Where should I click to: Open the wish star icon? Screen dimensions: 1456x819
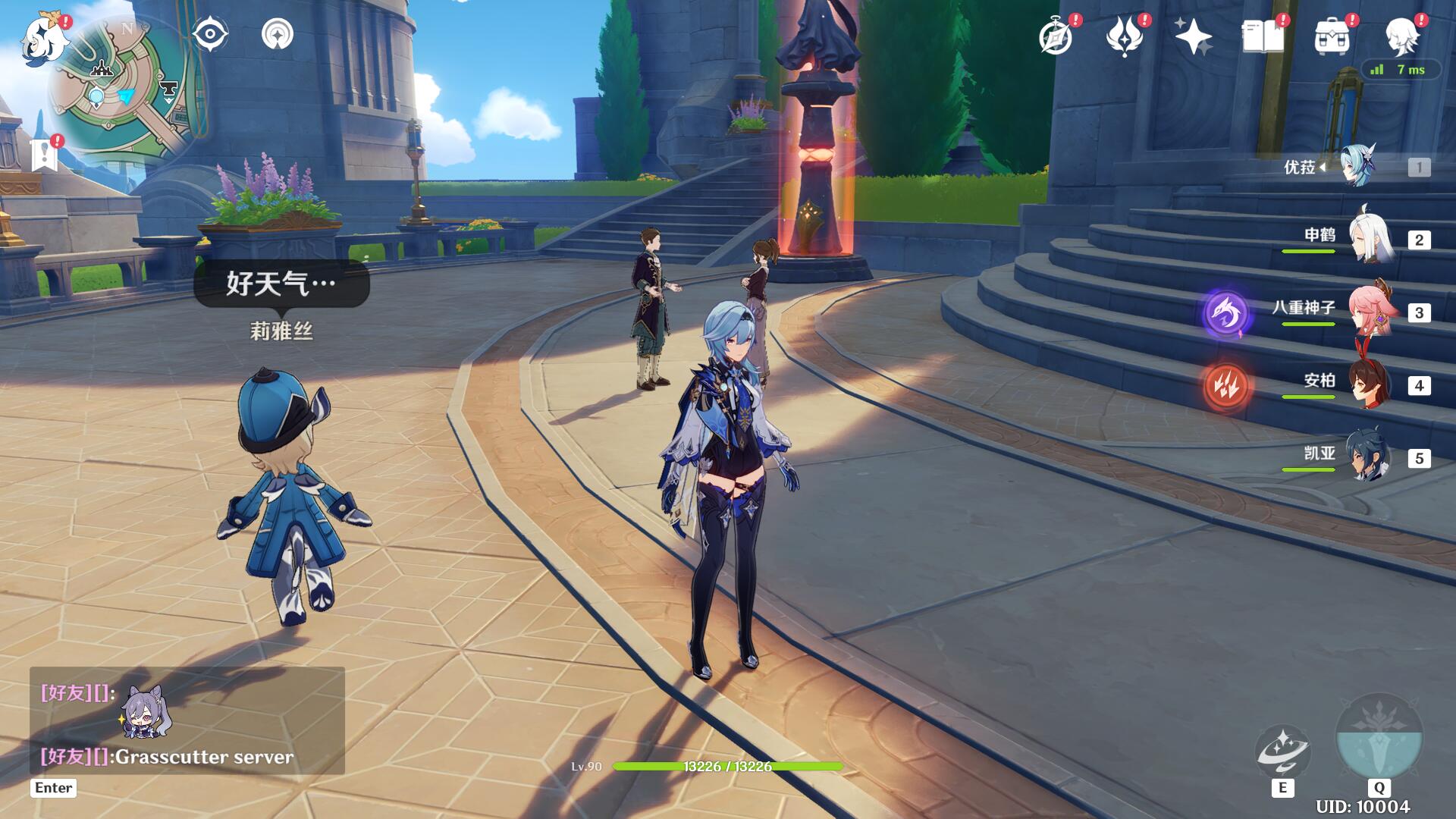[1193, 36]
